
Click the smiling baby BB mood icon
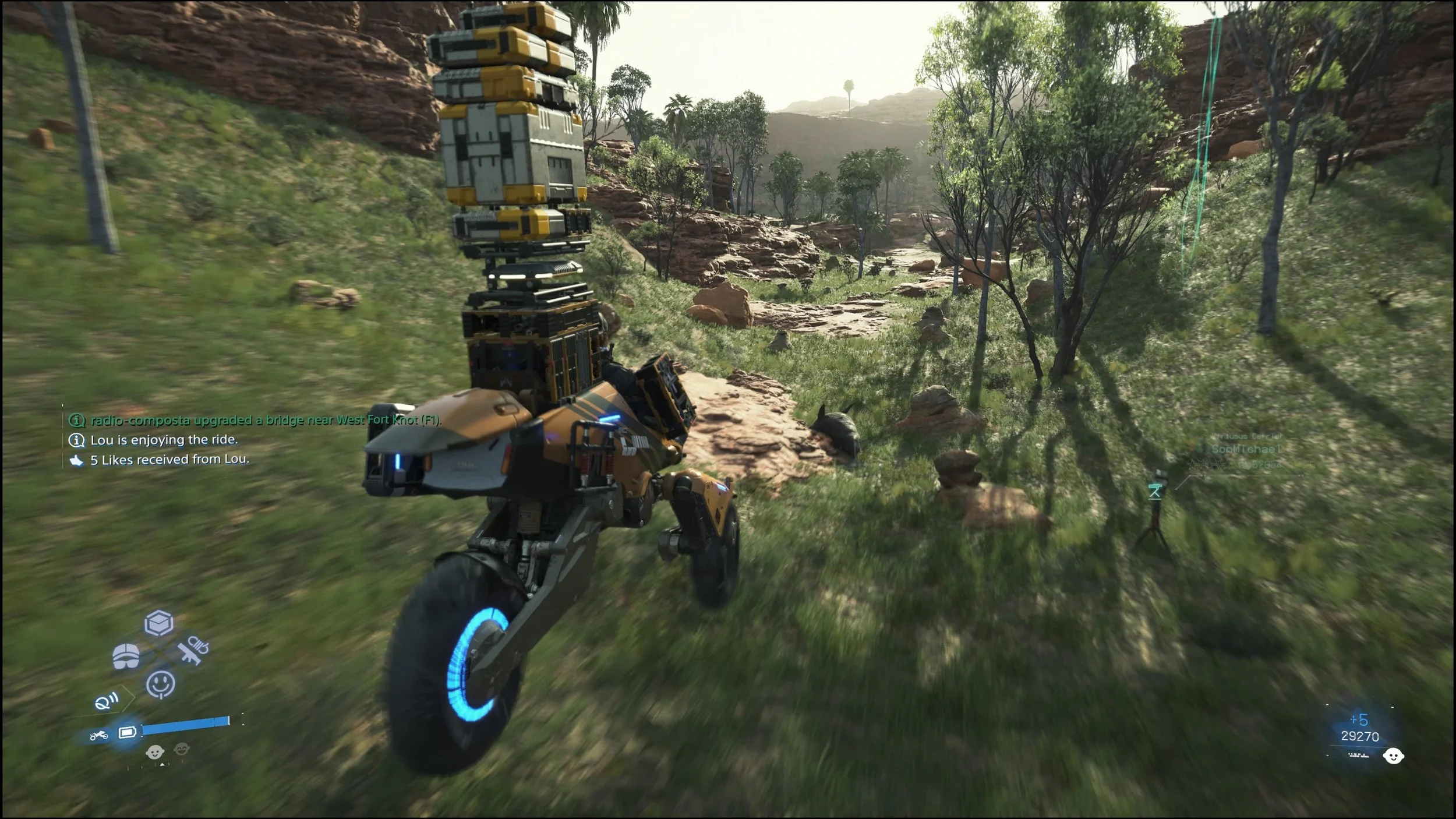154,751
